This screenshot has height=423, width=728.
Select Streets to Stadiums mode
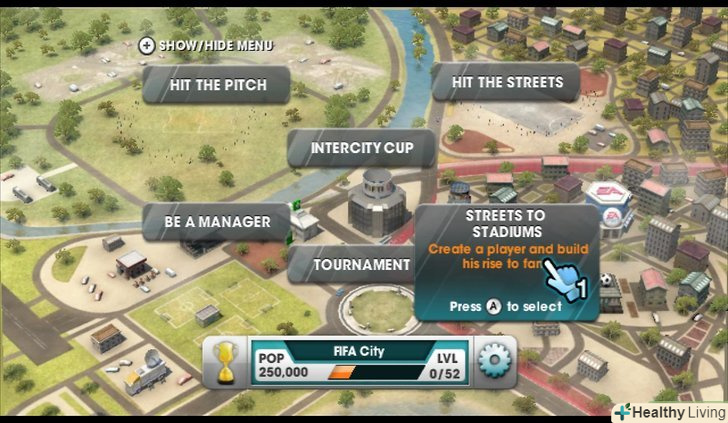506,262
